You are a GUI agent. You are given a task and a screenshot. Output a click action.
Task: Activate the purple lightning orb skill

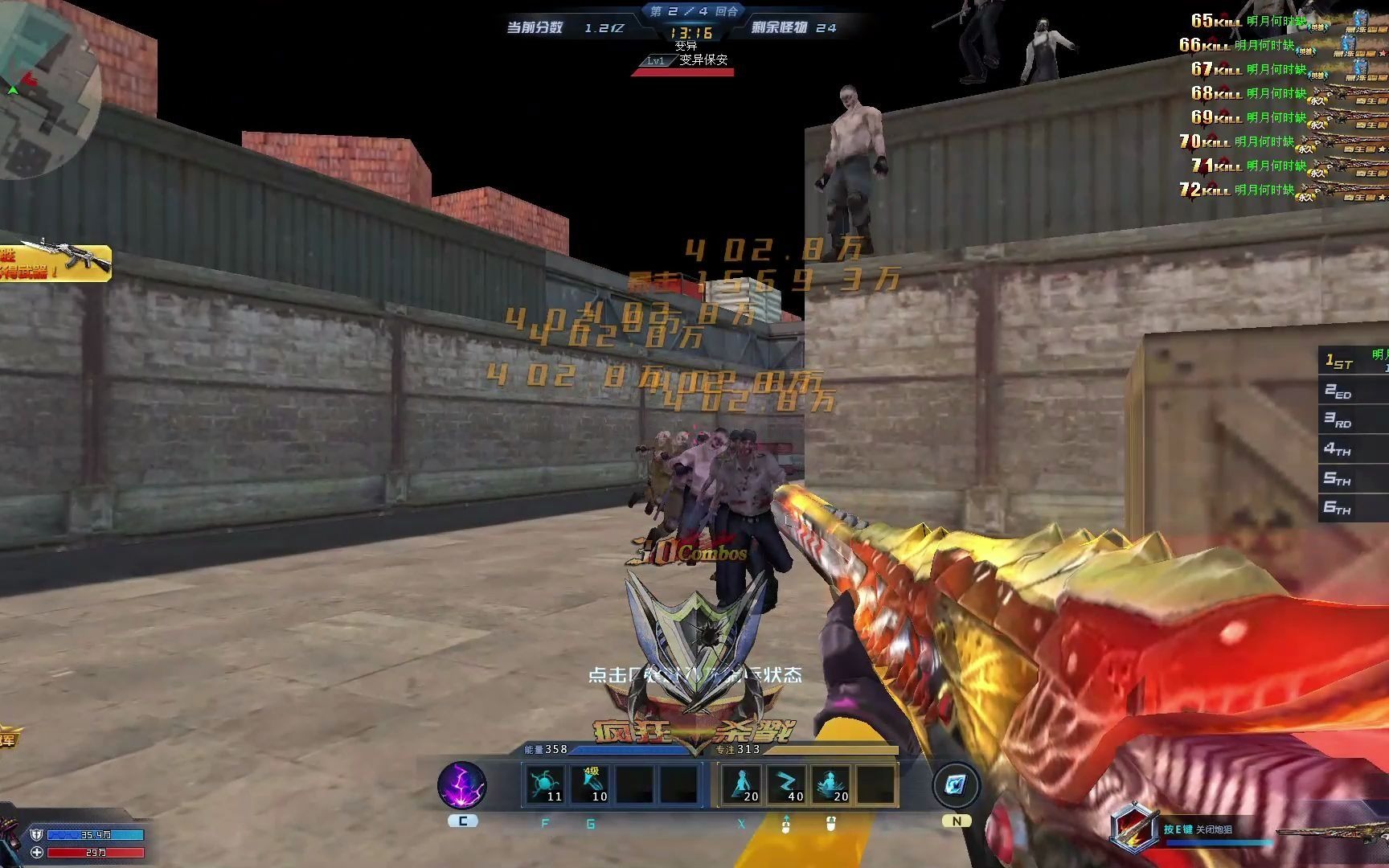(x=461, y=785)
